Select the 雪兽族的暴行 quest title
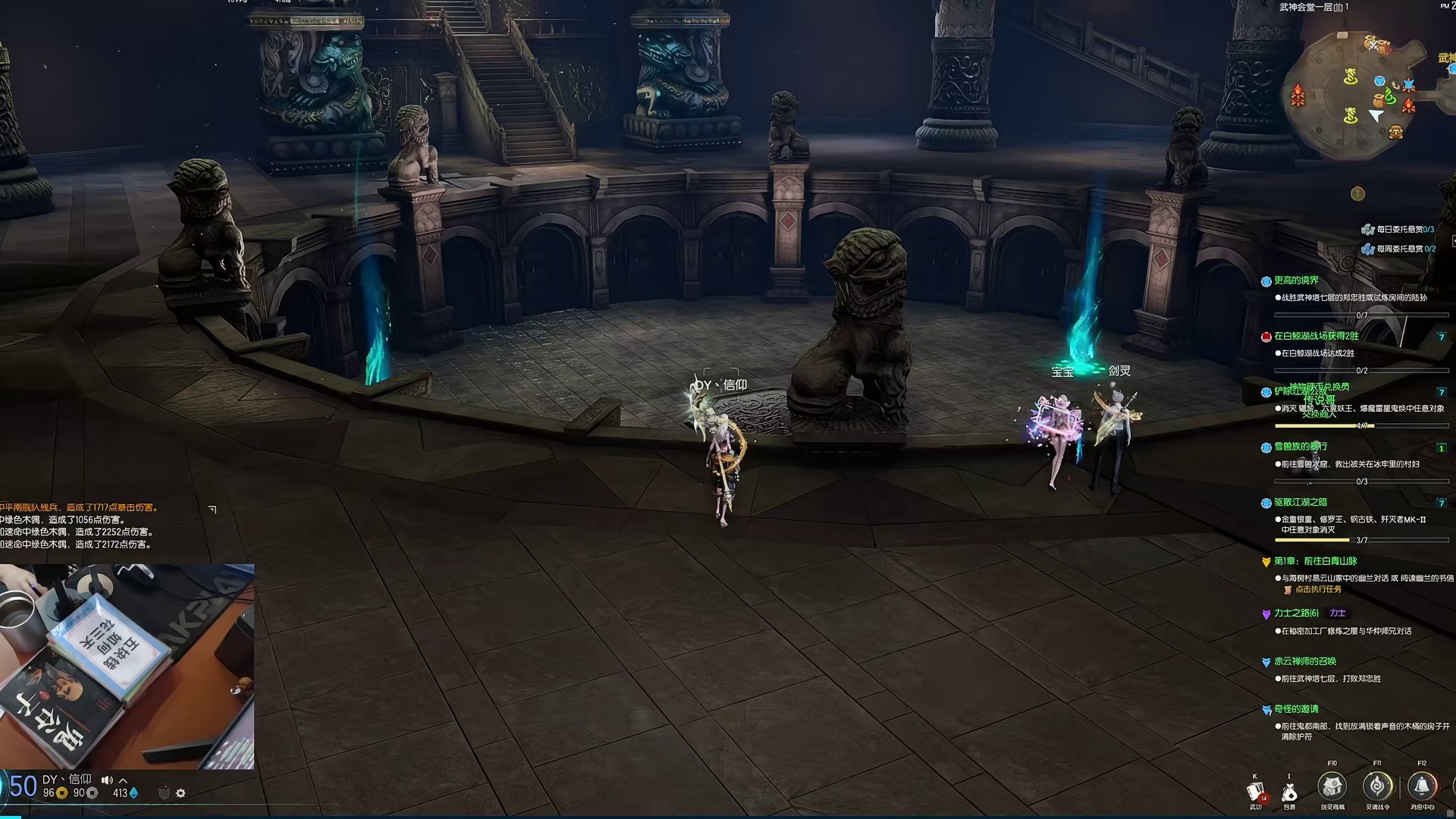The height and width of the screenshot is (819, 1456). [x=1300, y=447]
